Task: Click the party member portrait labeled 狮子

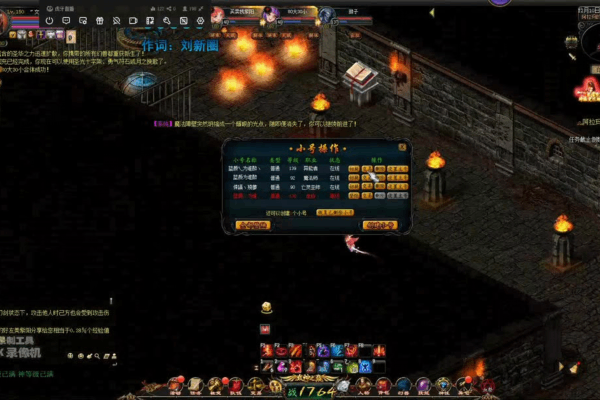Action: (x=326, y=14)
